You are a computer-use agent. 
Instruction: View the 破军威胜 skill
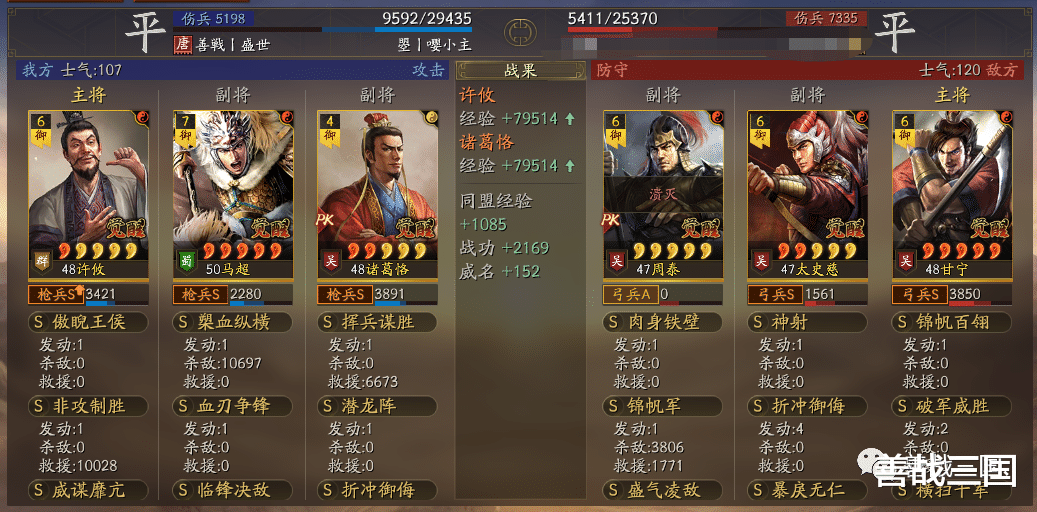click(951, 406)
